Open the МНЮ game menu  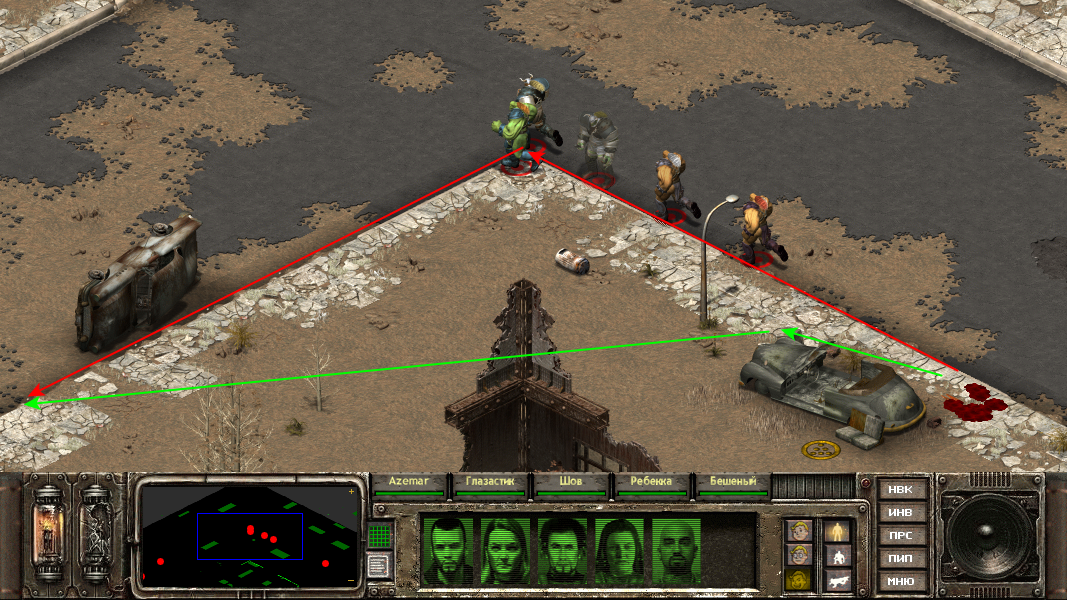point(900,582)
